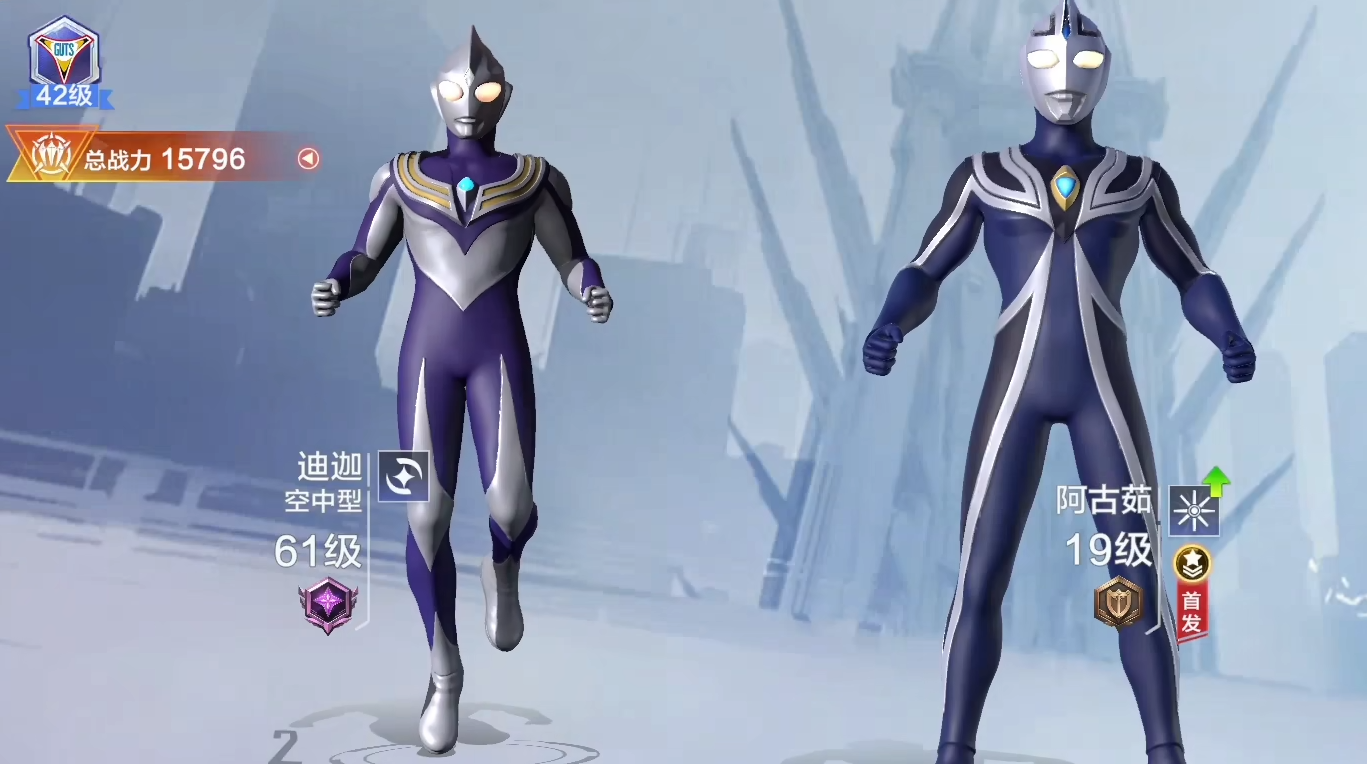Select Tiga's swirl type icon
1367x764 pixels.
[x=403, y=477]
